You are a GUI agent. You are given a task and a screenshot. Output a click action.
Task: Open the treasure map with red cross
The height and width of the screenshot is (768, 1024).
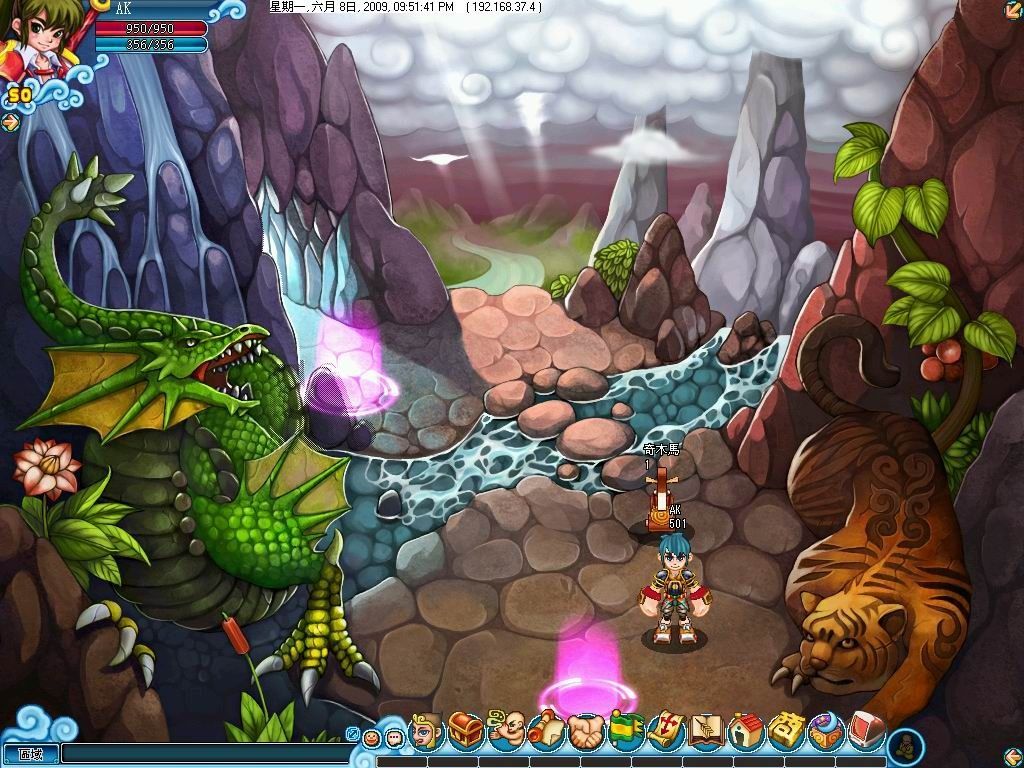coord(665,731)
